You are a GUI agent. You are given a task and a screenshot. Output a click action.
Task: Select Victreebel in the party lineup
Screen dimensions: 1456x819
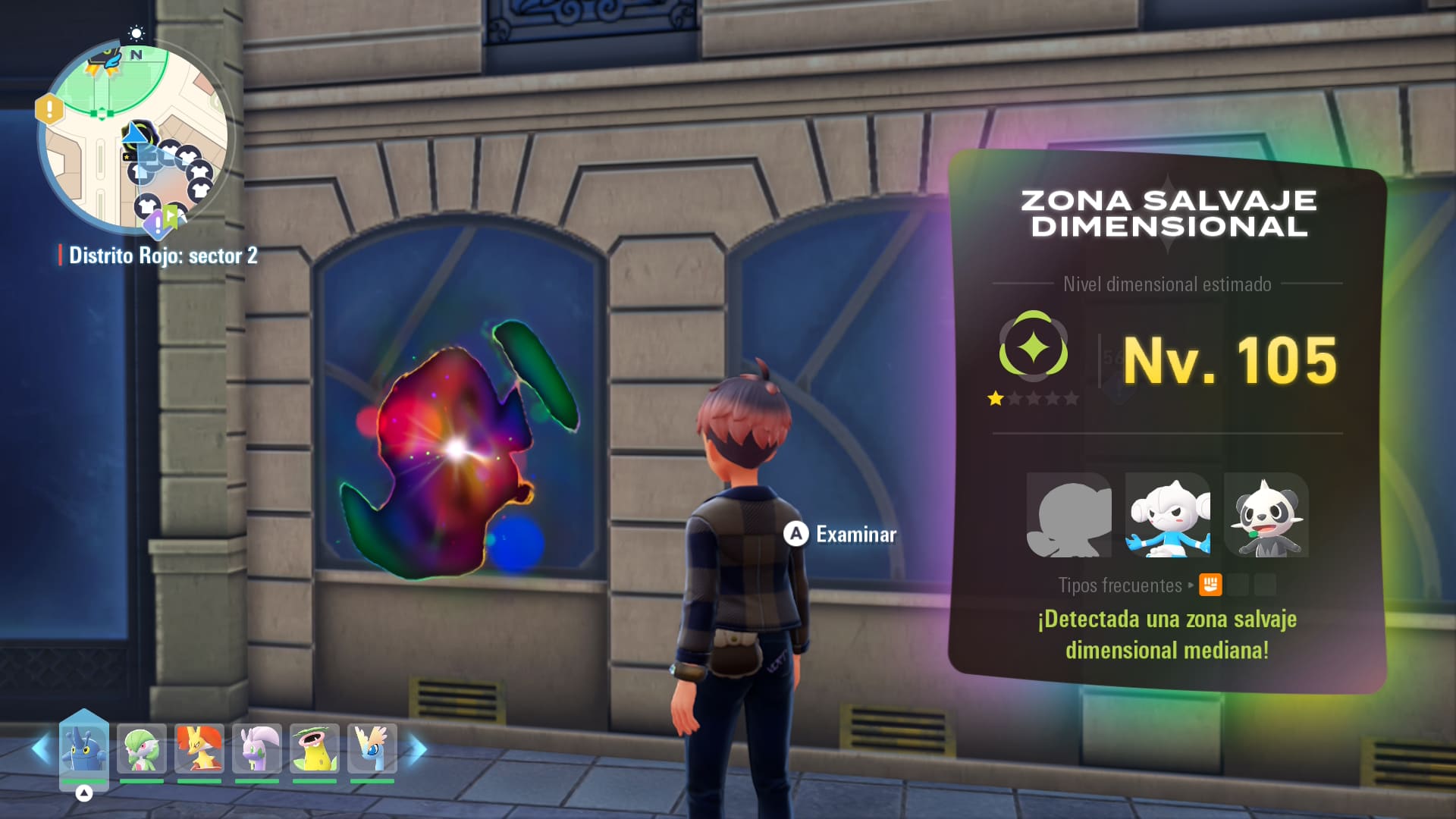(315, 747)
